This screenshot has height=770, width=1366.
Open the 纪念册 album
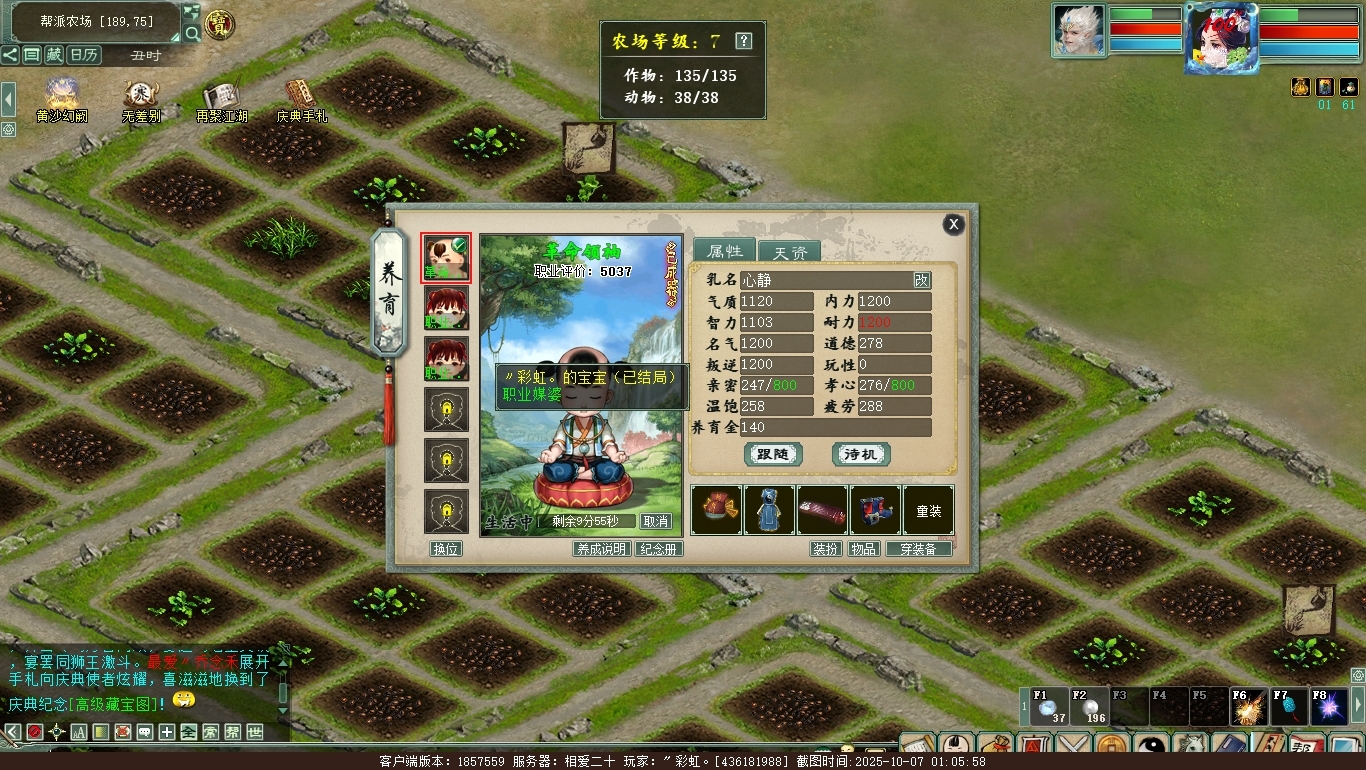659,549
